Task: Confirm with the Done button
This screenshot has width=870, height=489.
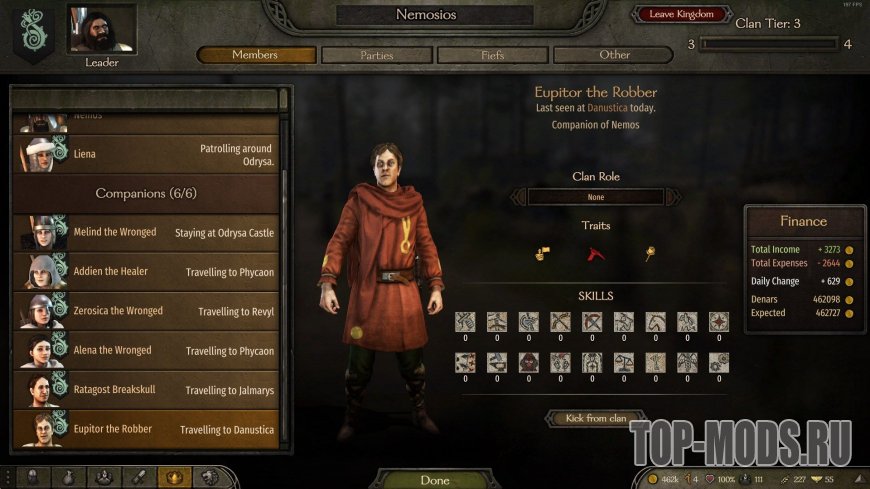Action: click(434, 480)
